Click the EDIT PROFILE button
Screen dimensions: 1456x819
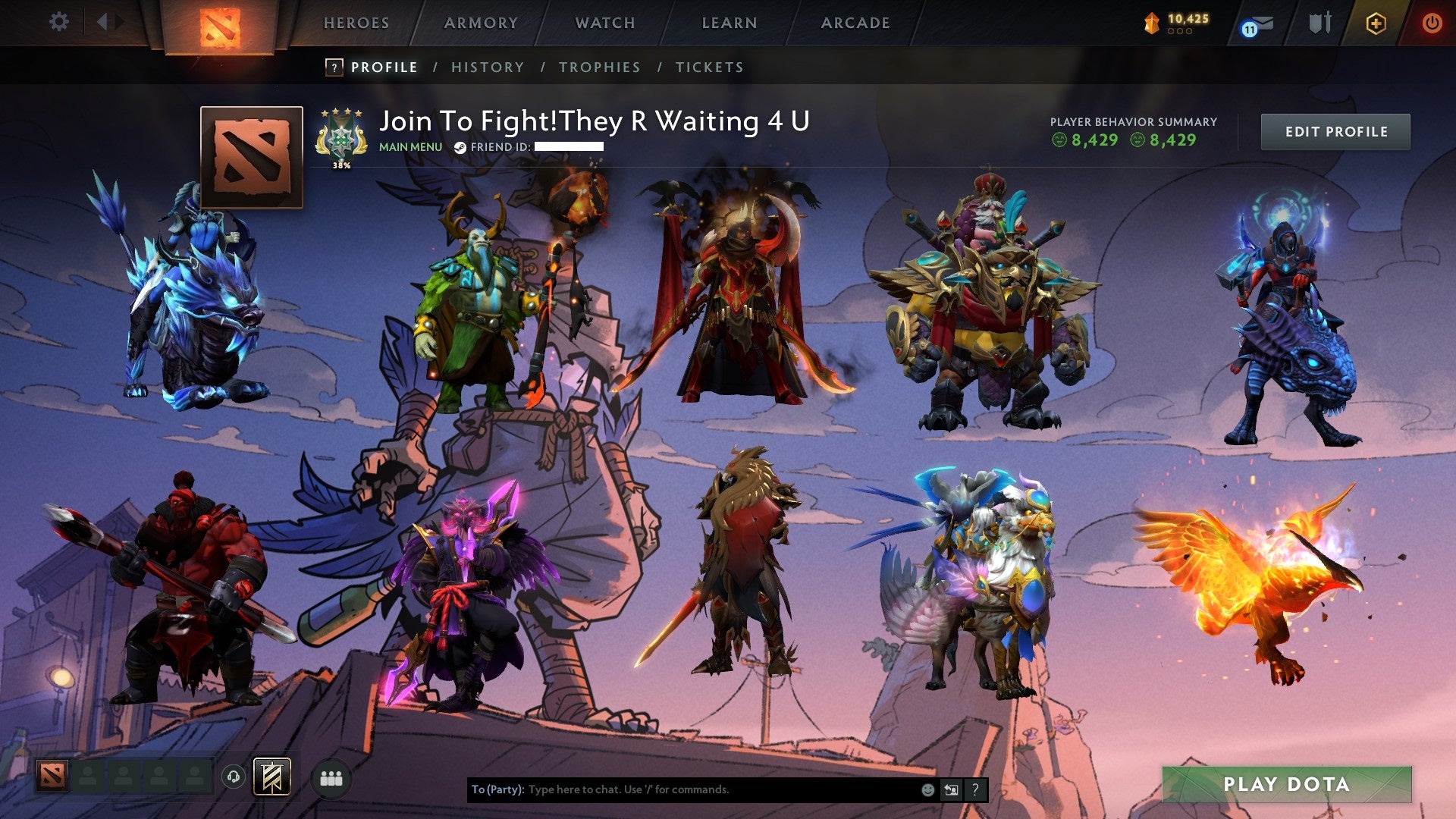click(x=1335, y=130)
